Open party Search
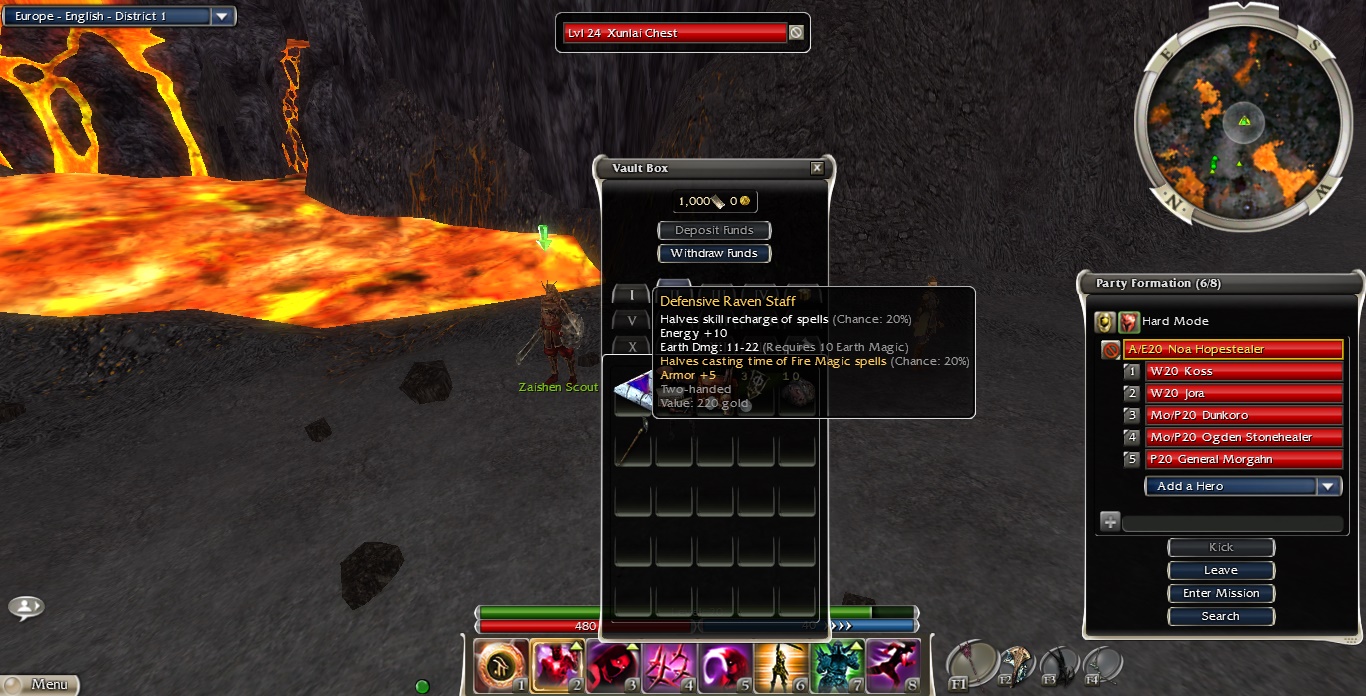The image size is (1366, 696). point(1220,616)
